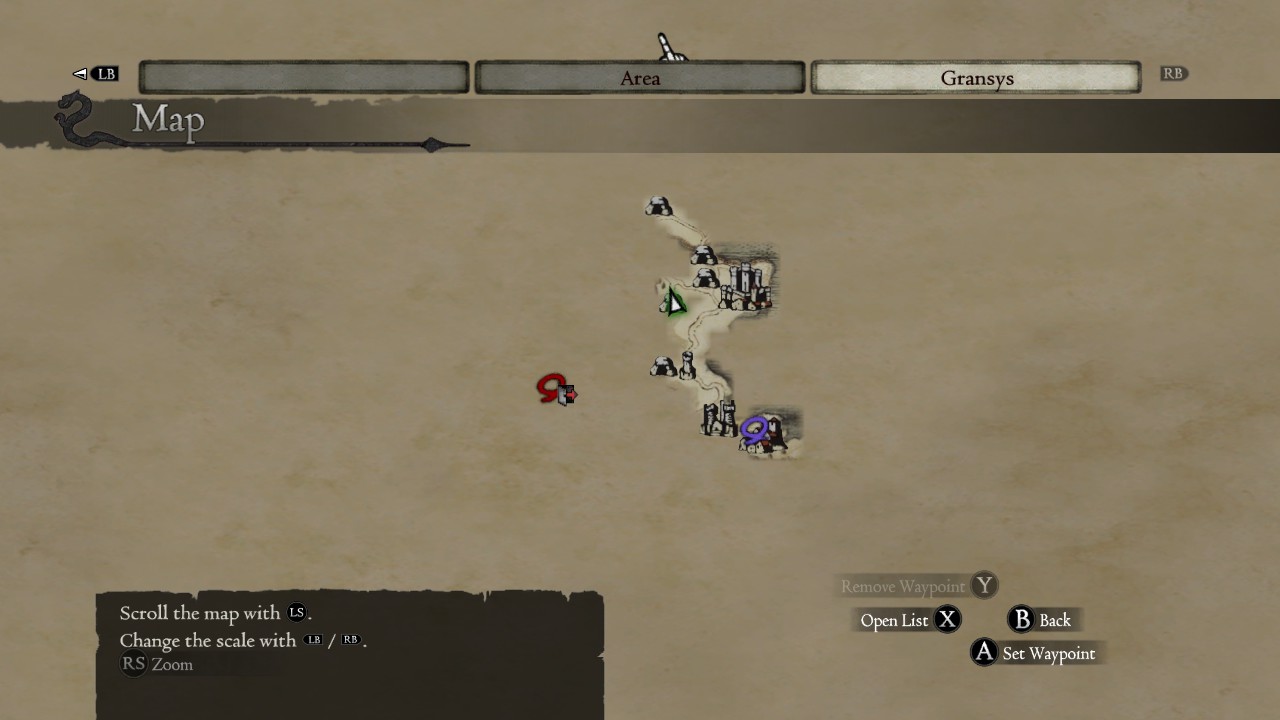The height and width of the screenshot is (720, 1280).
Task: Remove the current waypoint
Action: tap(917, 586)
